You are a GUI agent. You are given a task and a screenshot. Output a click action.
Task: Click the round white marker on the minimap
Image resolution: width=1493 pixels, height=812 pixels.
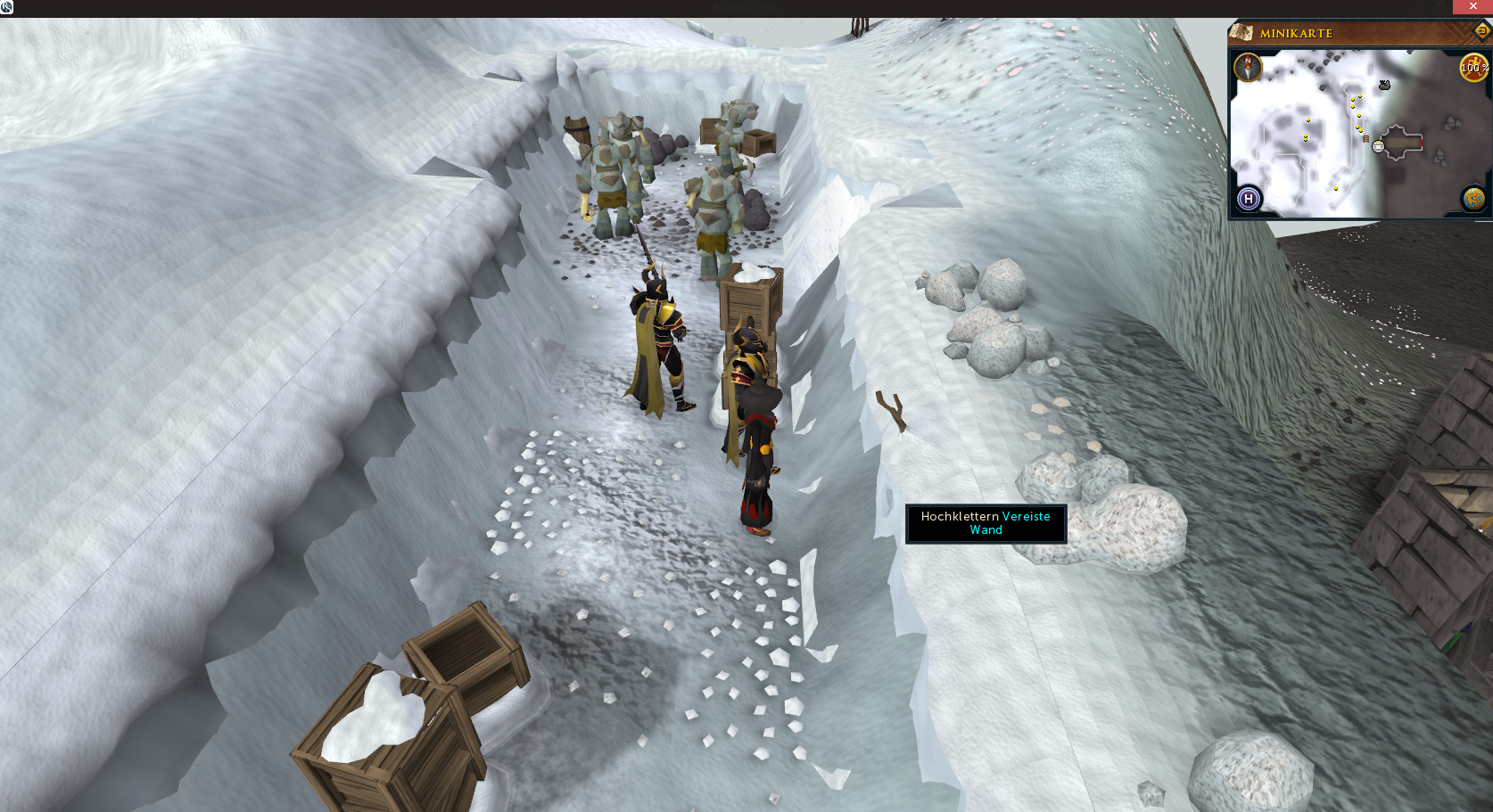[1378, 147]
